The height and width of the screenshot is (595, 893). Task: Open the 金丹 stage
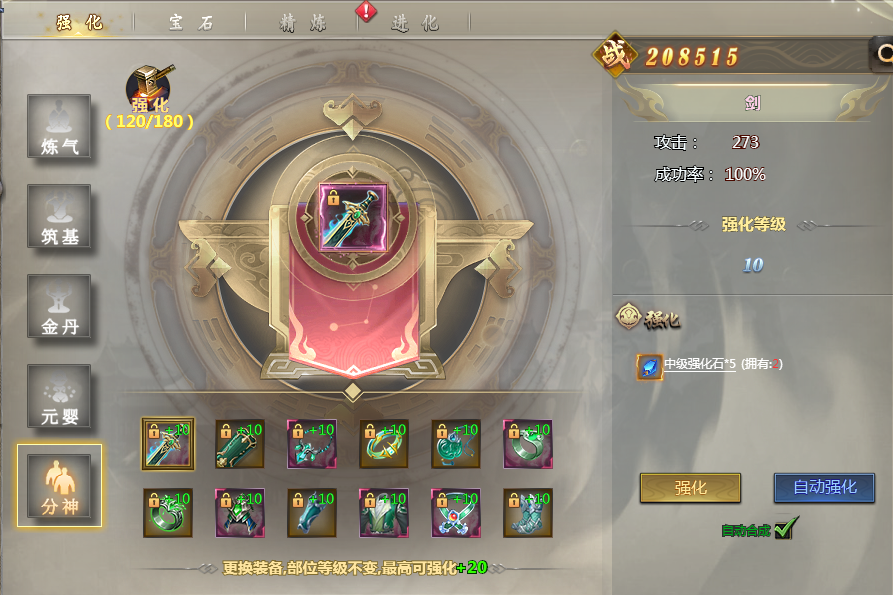pyautogui.click(x=59, y=307)
